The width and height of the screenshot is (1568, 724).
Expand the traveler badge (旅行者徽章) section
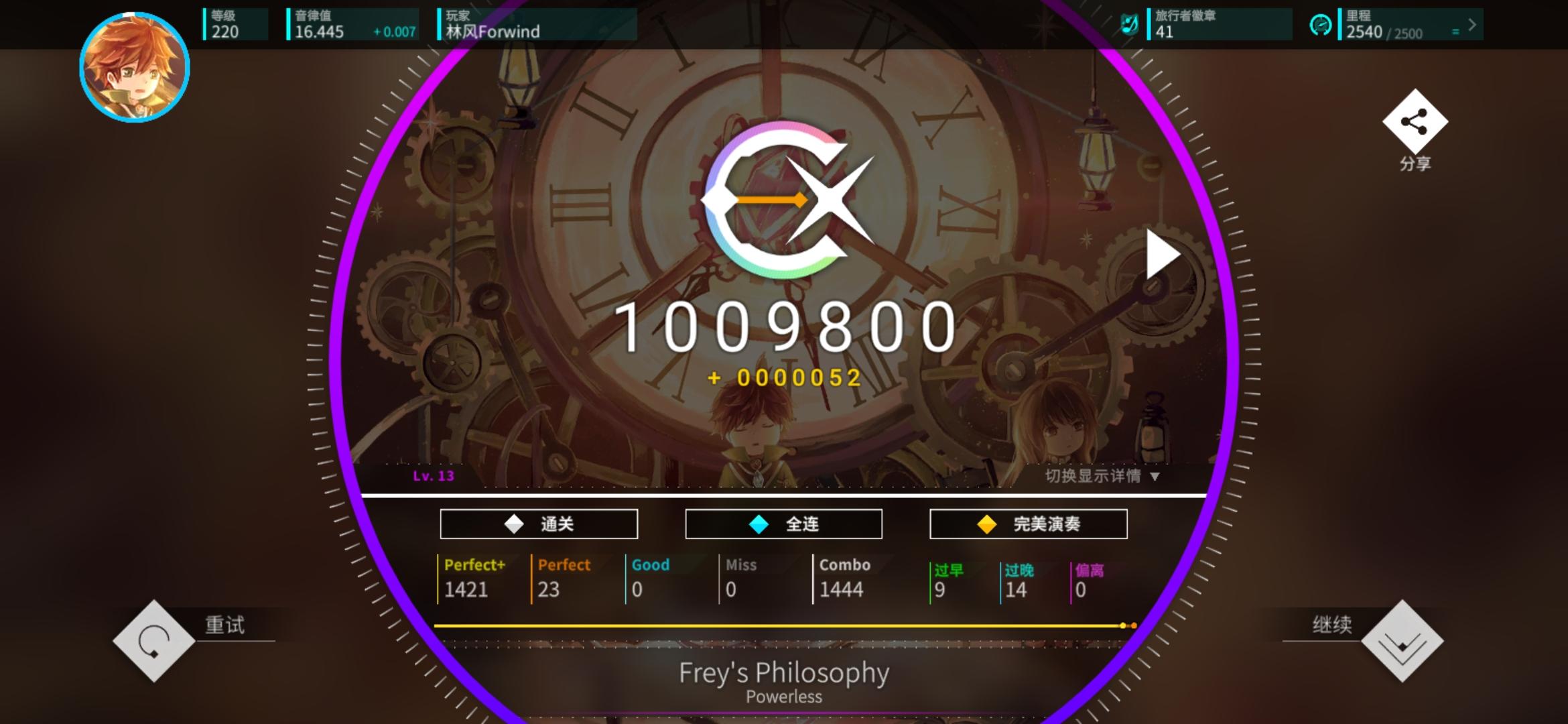pos(1220,23)
